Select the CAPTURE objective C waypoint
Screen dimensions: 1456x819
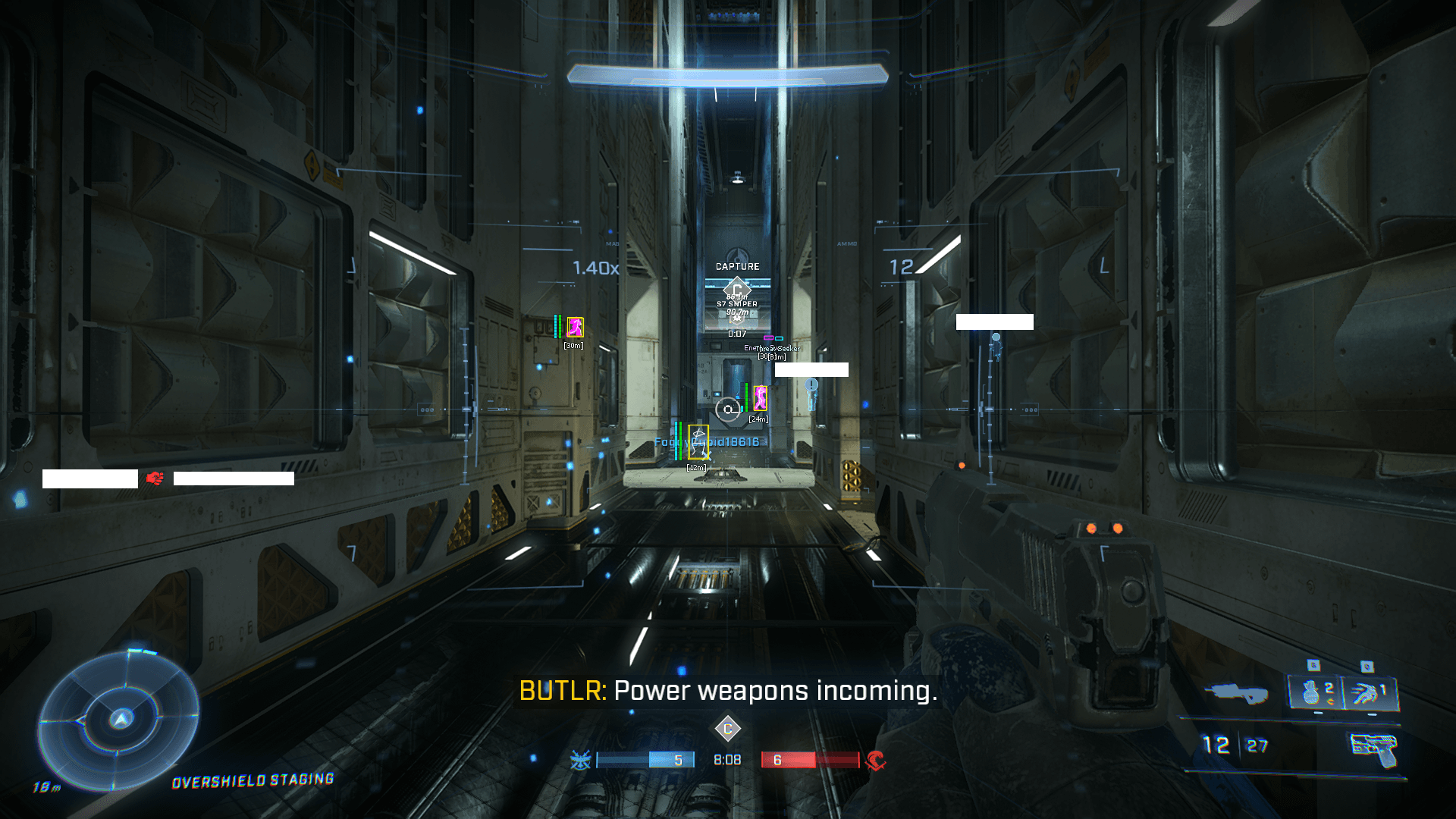click(x=736, y=288)
